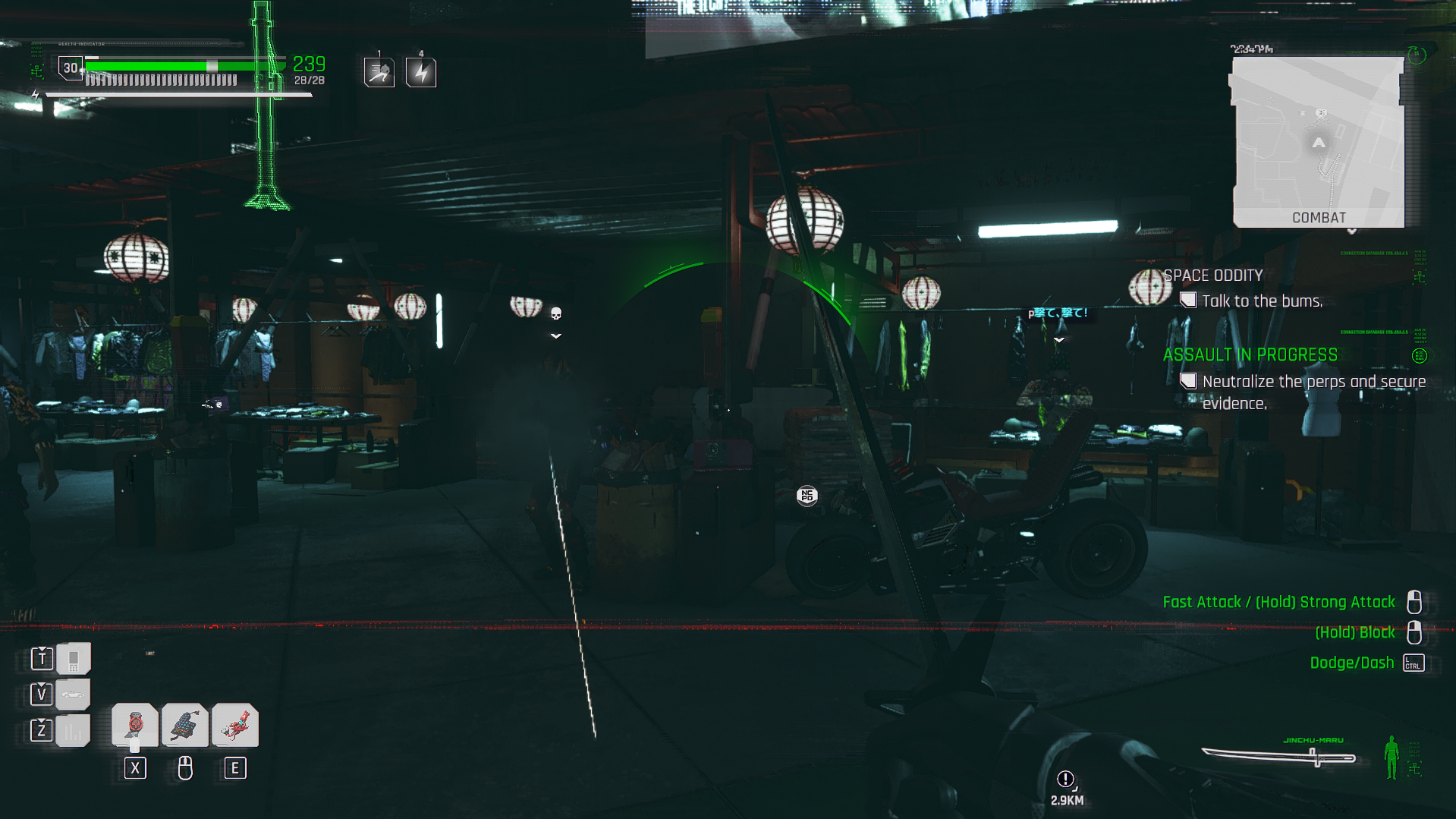This screenshot has width=1456, height=819.
Task: Select the 2.9KM quest distance marker
Action: [1066, 786]
